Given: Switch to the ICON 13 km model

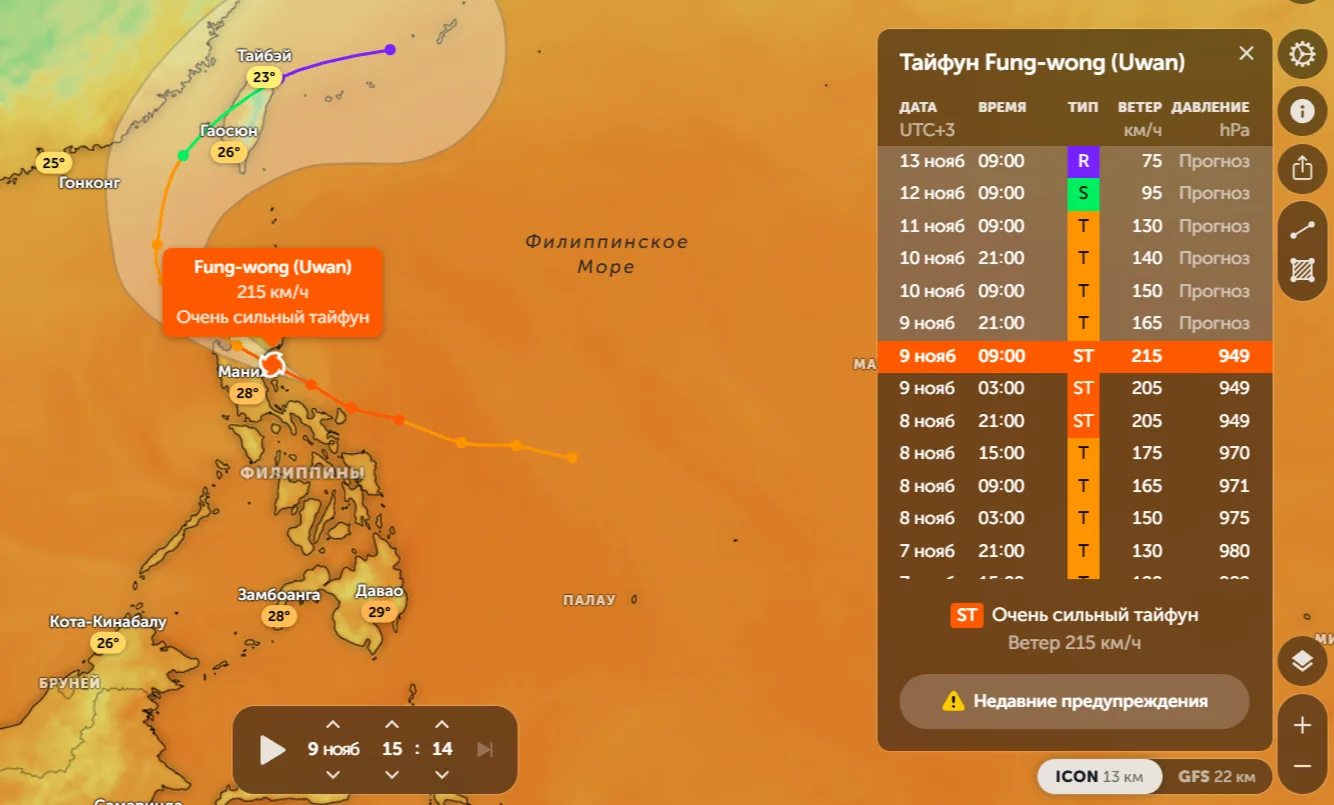Looking at the screenshot, I should click(1099, 777).
